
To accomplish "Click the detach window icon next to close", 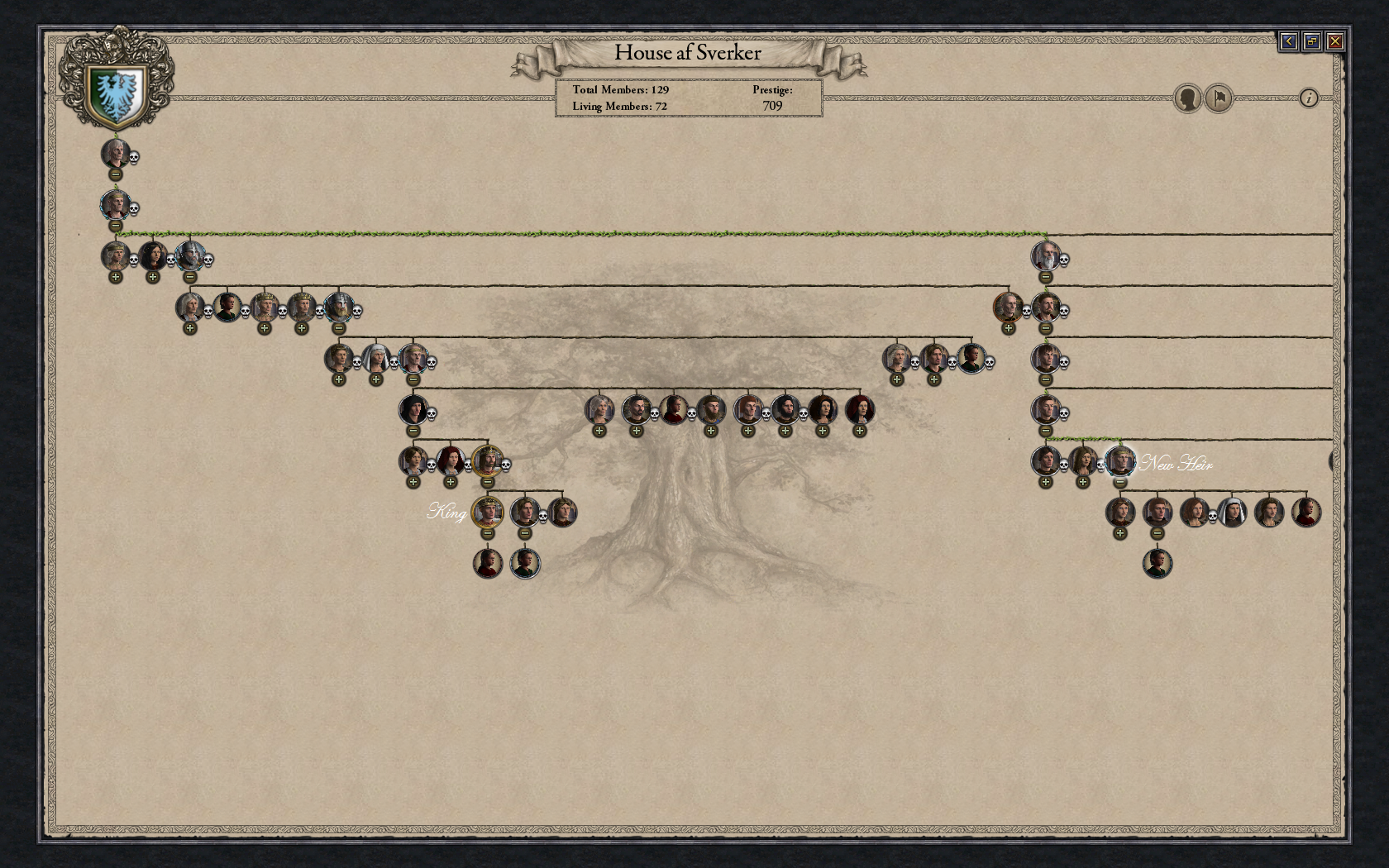I will (1314, 40).
